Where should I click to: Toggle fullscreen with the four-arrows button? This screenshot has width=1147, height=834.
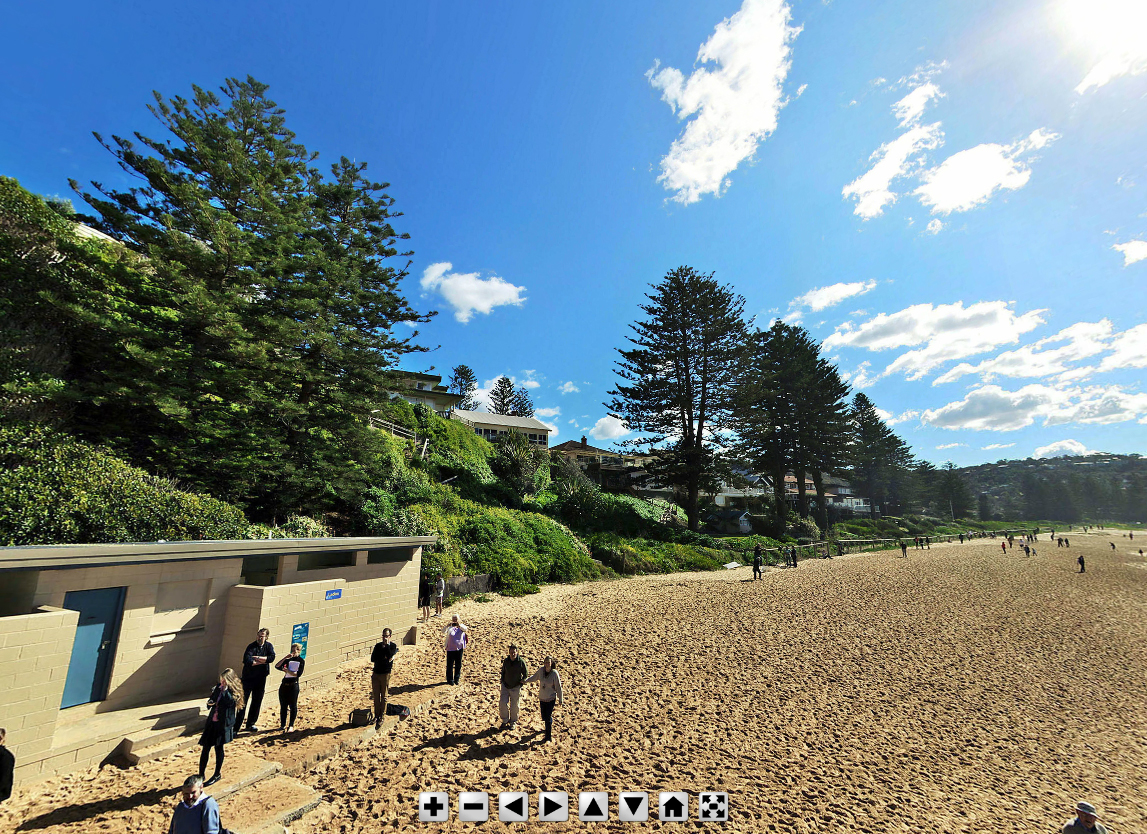pos(713,806)
